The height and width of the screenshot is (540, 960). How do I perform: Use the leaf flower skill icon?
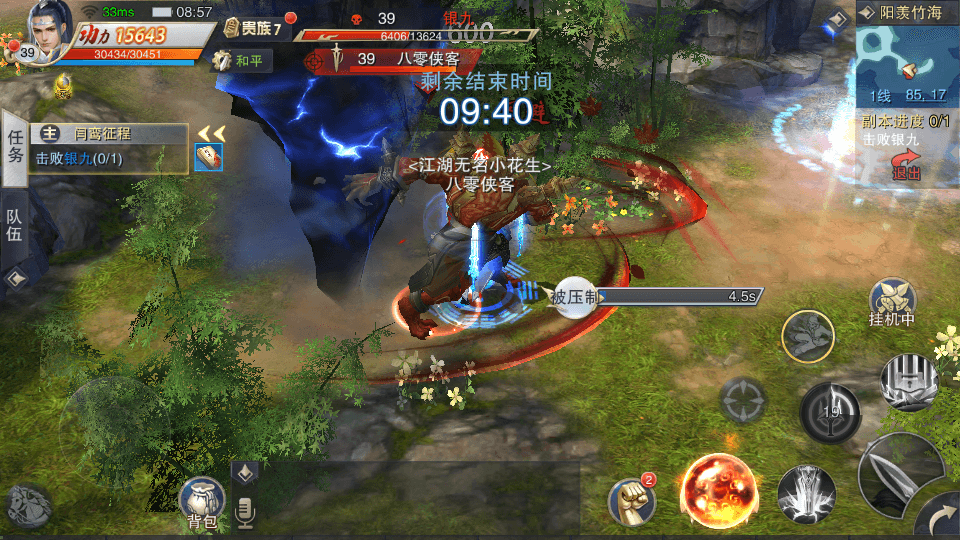pos(808,338)
